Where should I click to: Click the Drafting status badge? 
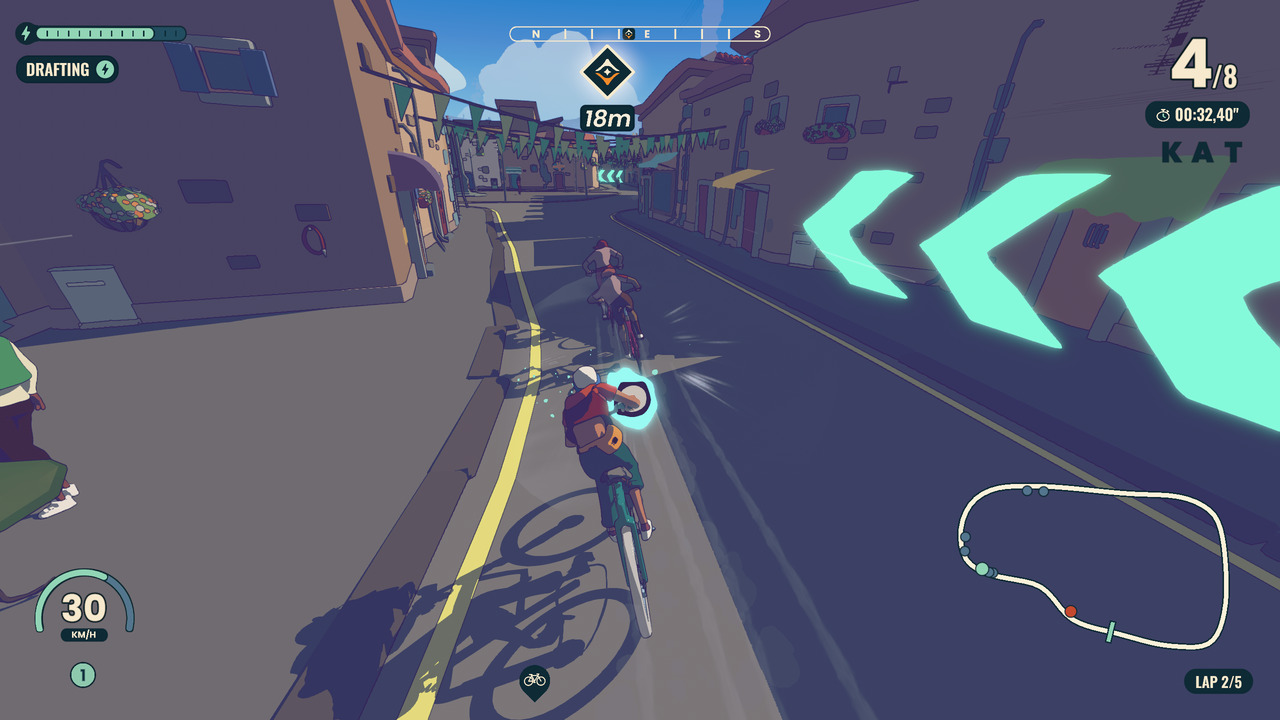coord(67,69)
